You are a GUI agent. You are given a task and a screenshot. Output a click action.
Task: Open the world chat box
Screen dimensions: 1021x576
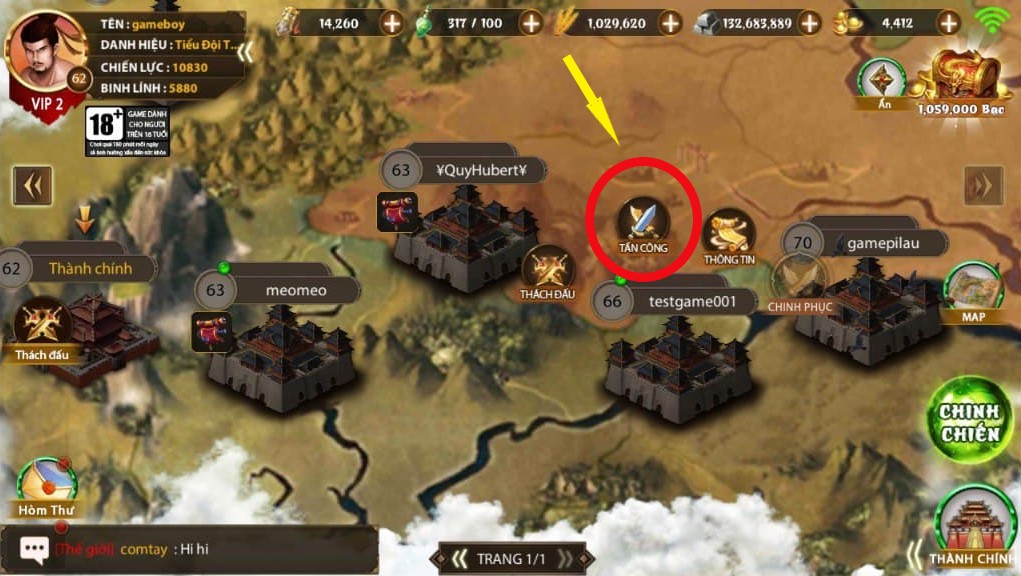pyautogui.click(x=190, y=549)
